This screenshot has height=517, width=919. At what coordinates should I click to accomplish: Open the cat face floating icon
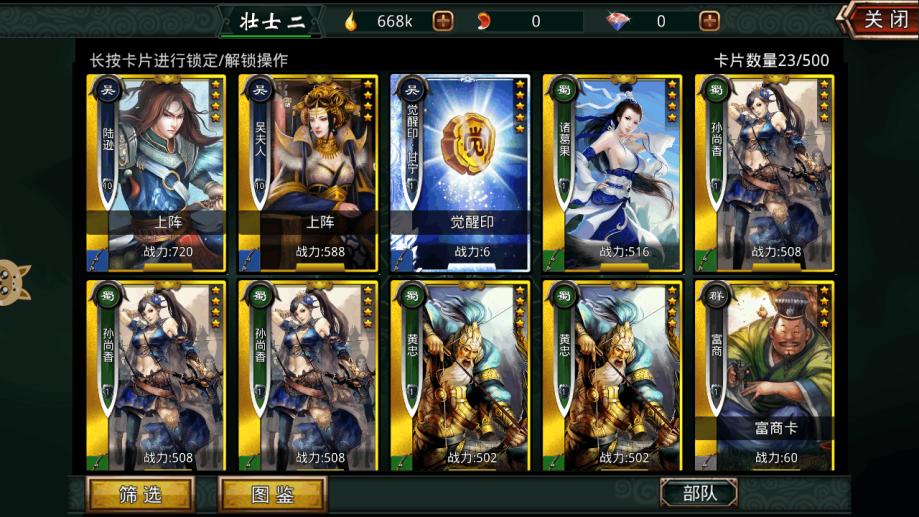click(14, 281)
